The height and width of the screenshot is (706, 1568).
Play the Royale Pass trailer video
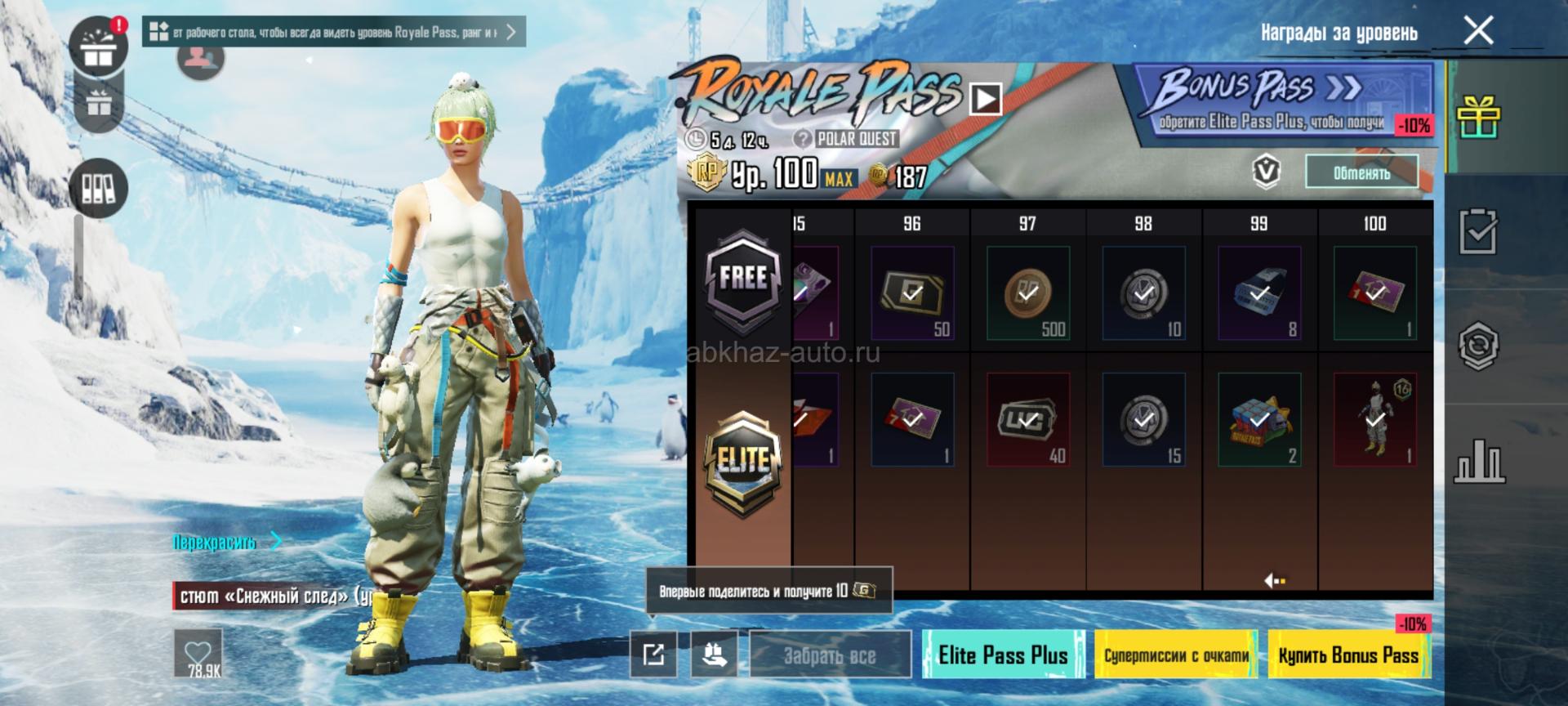pyautogui.click(x=986, y=99)
